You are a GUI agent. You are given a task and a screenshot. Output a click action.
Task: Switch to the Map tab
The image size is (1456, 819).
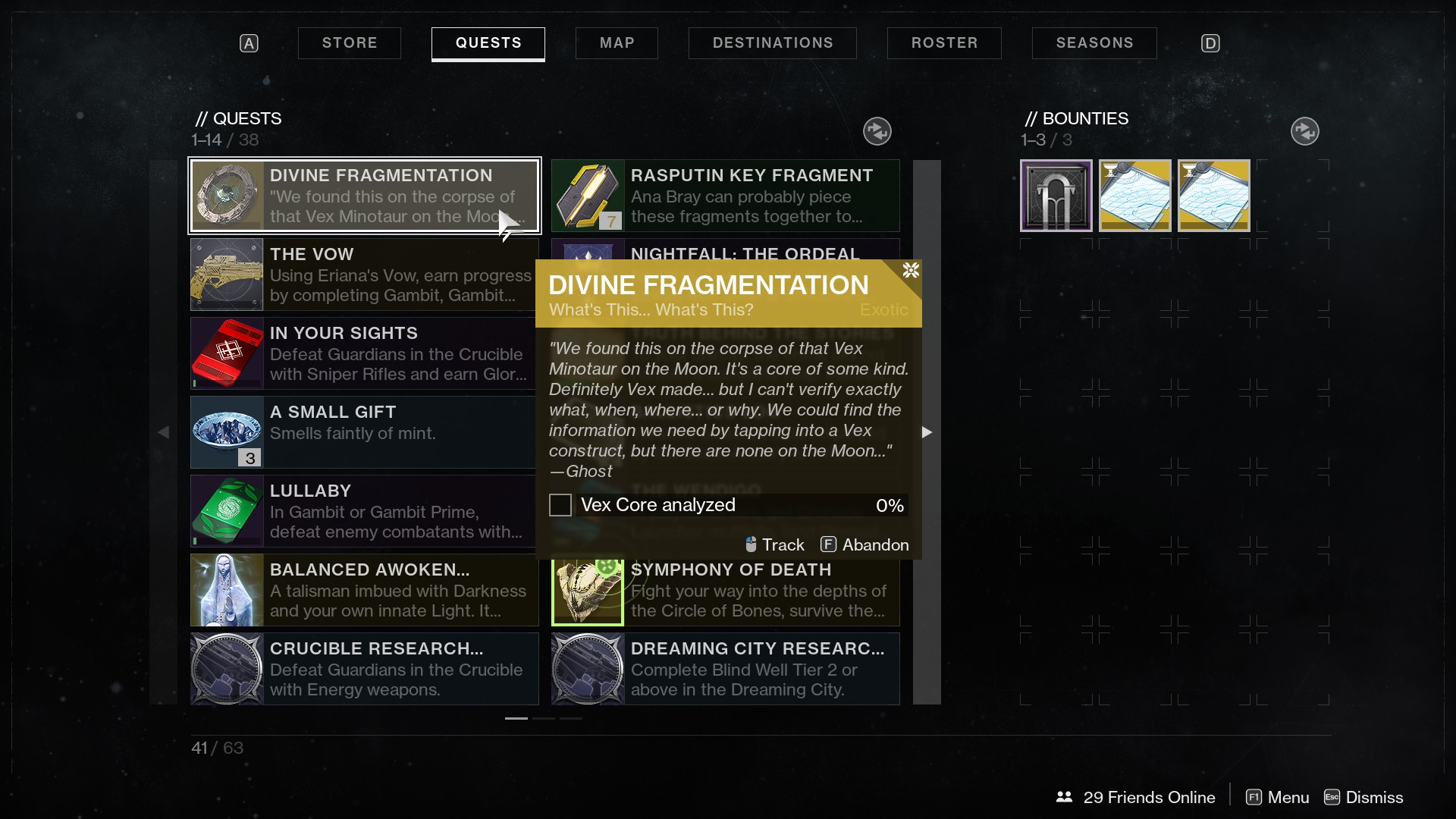click(x=617, y=43)
